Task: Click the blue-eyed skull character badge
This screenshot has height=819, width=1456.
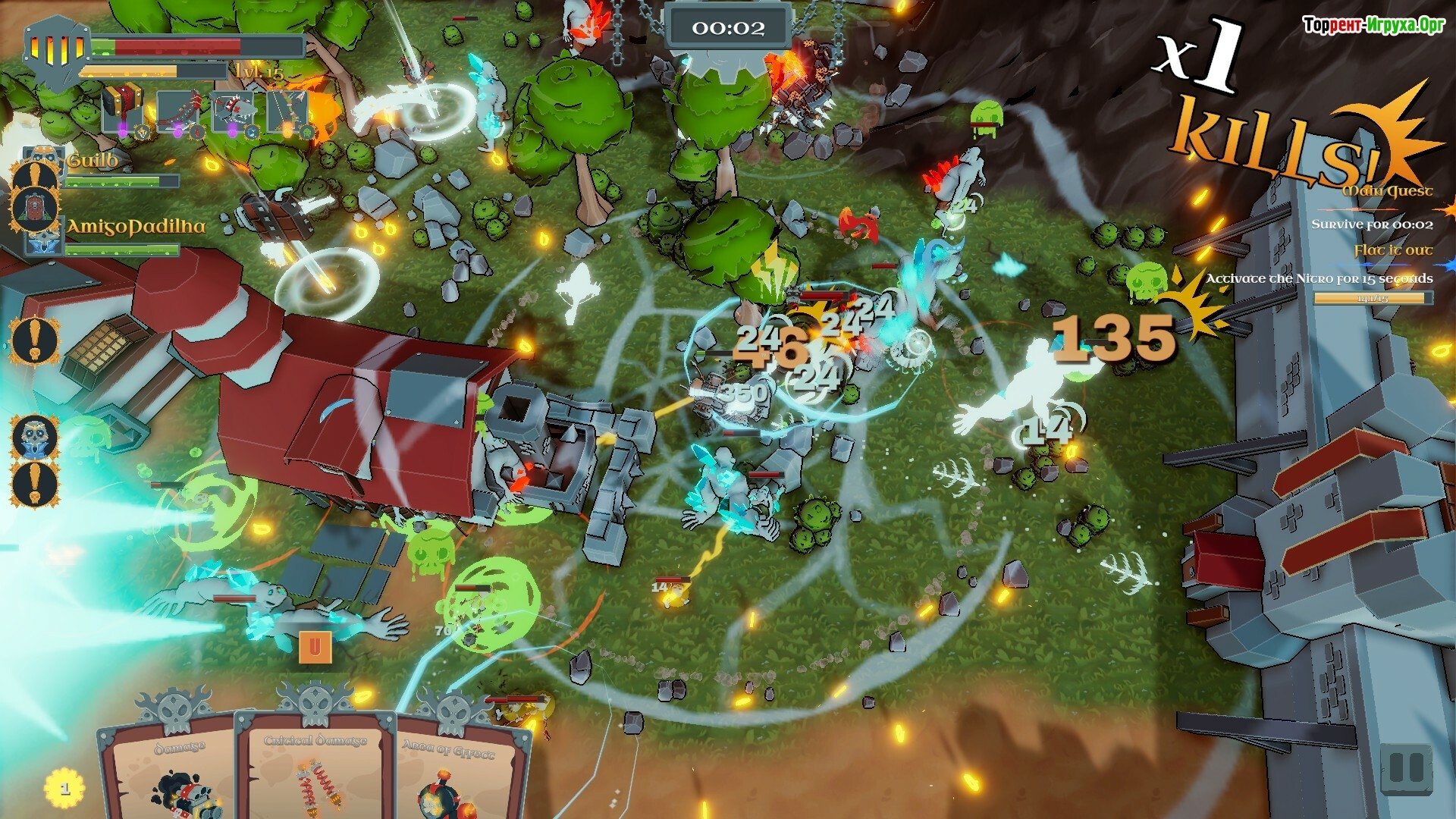Action: 35,438
